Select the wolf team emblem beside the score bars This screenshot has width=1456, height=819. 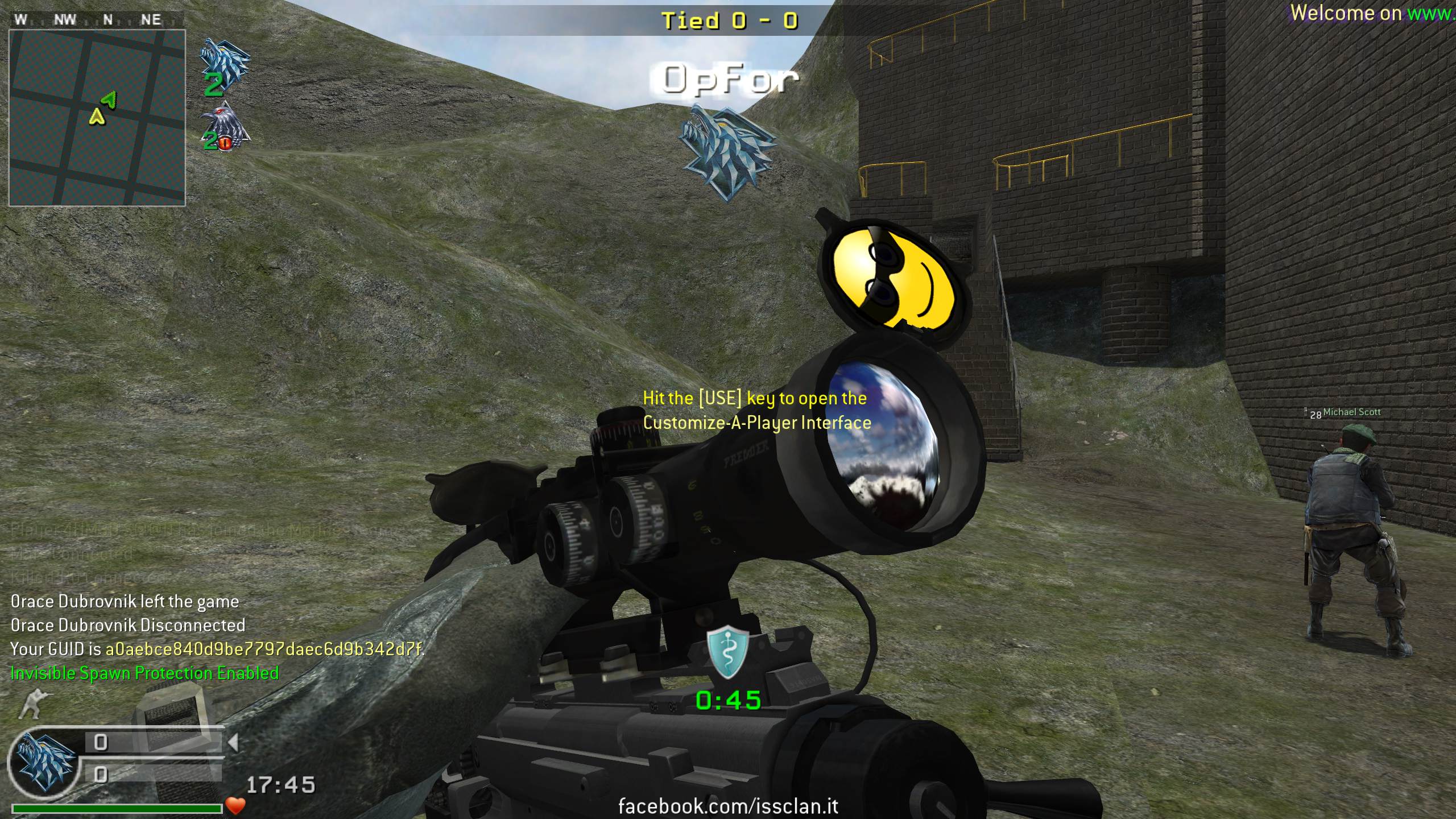tap(44, 762)
